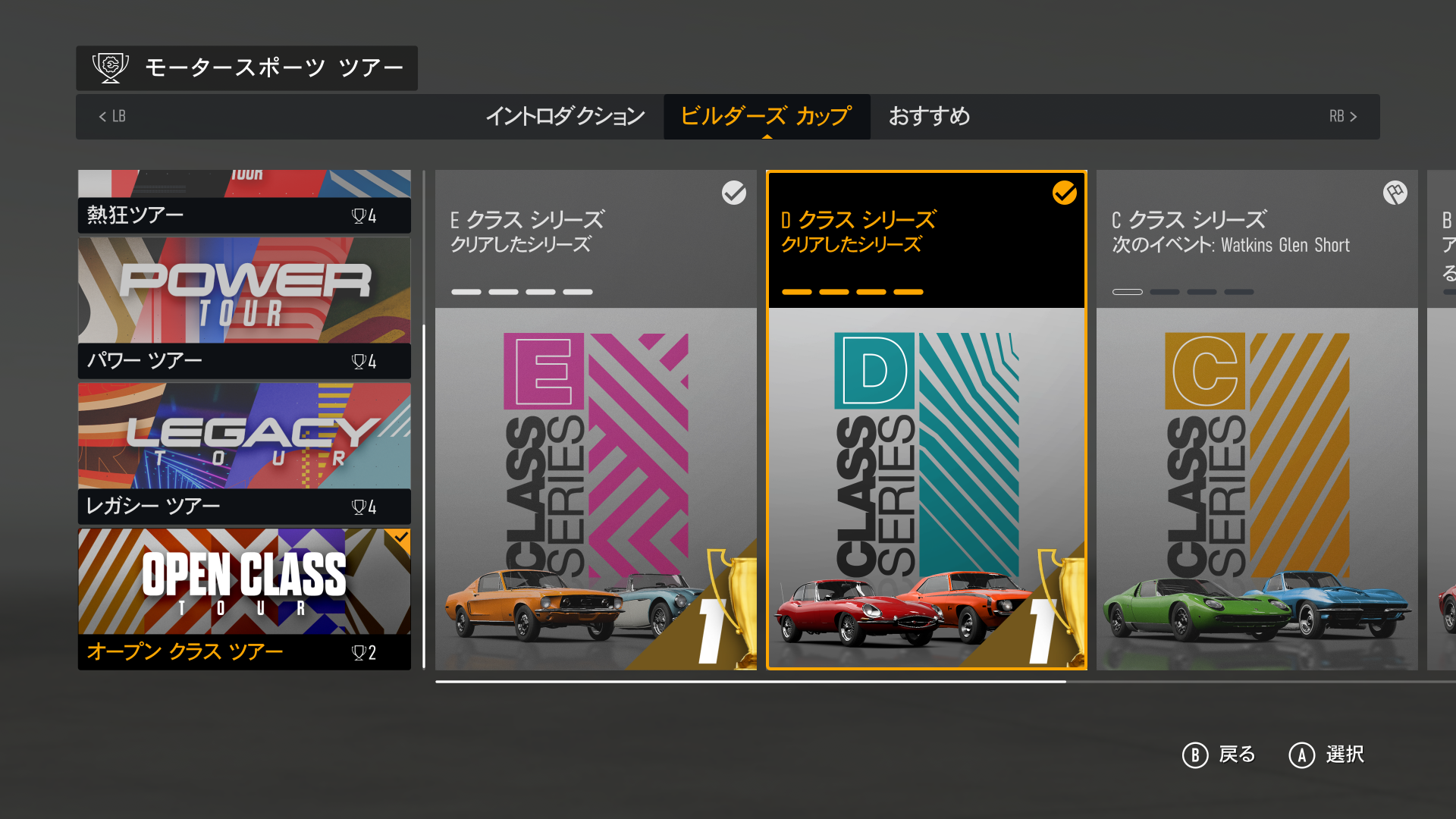Viewport: 1456px width, 819px height.
Task: Click the checkmark badge on D クラス シリーズ card
Action: 1066,194
